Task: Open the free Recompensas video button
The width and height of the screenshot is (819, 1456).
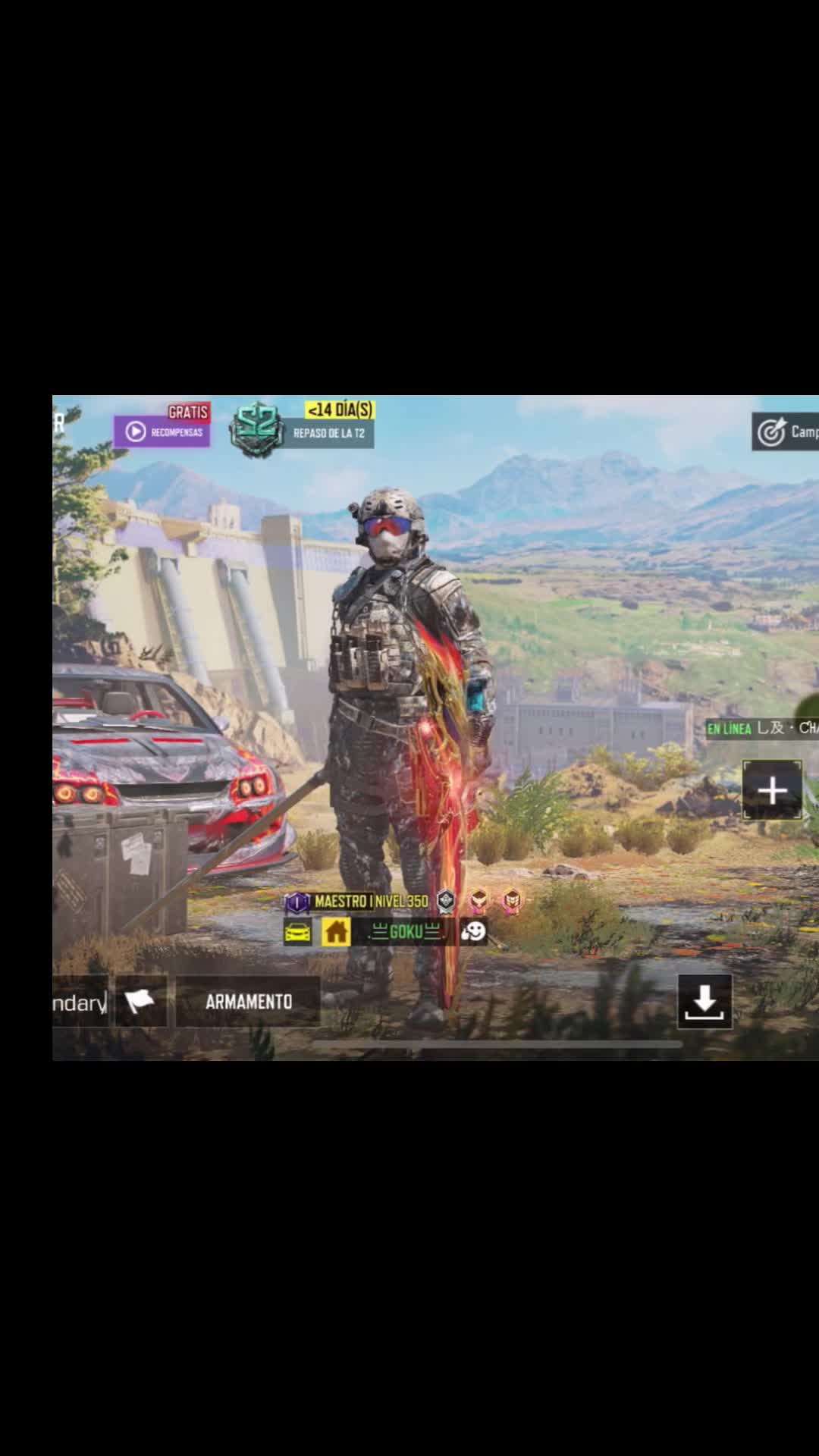Action: pos(162,431)
